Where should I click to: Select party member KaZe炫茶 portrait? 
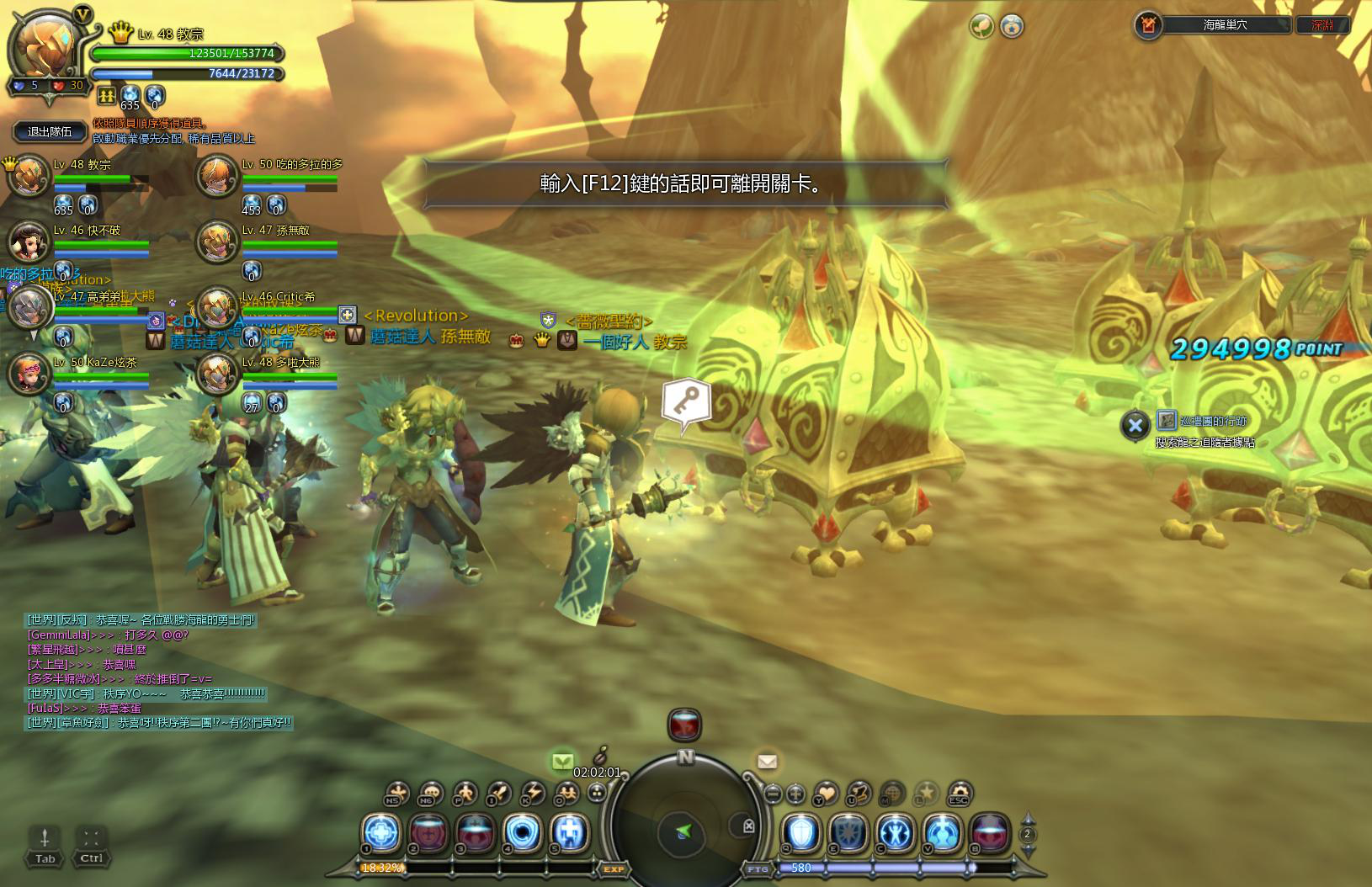29,374
